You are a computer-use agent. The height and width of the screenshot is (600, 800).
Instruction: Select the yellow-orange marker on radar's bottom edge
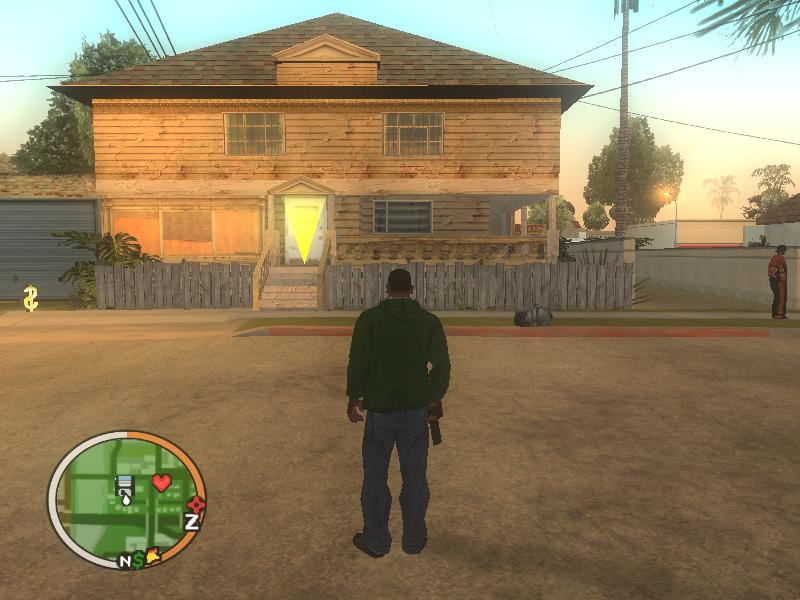(154, 555)
